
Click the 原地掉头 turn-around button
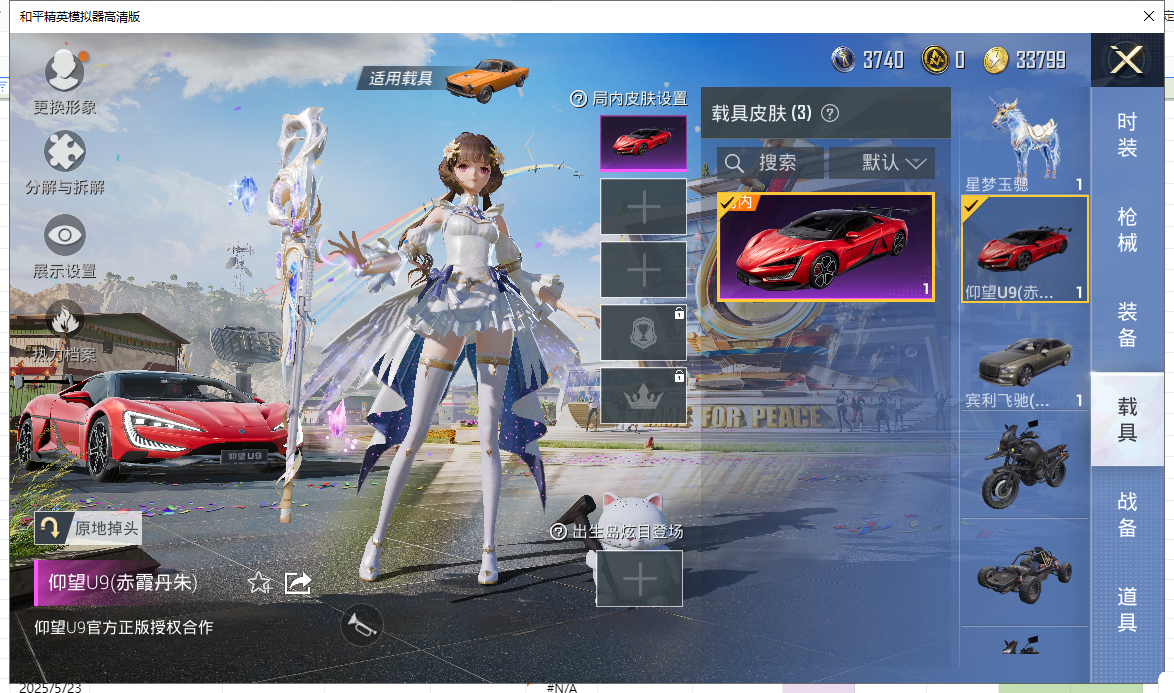point(52,528)
